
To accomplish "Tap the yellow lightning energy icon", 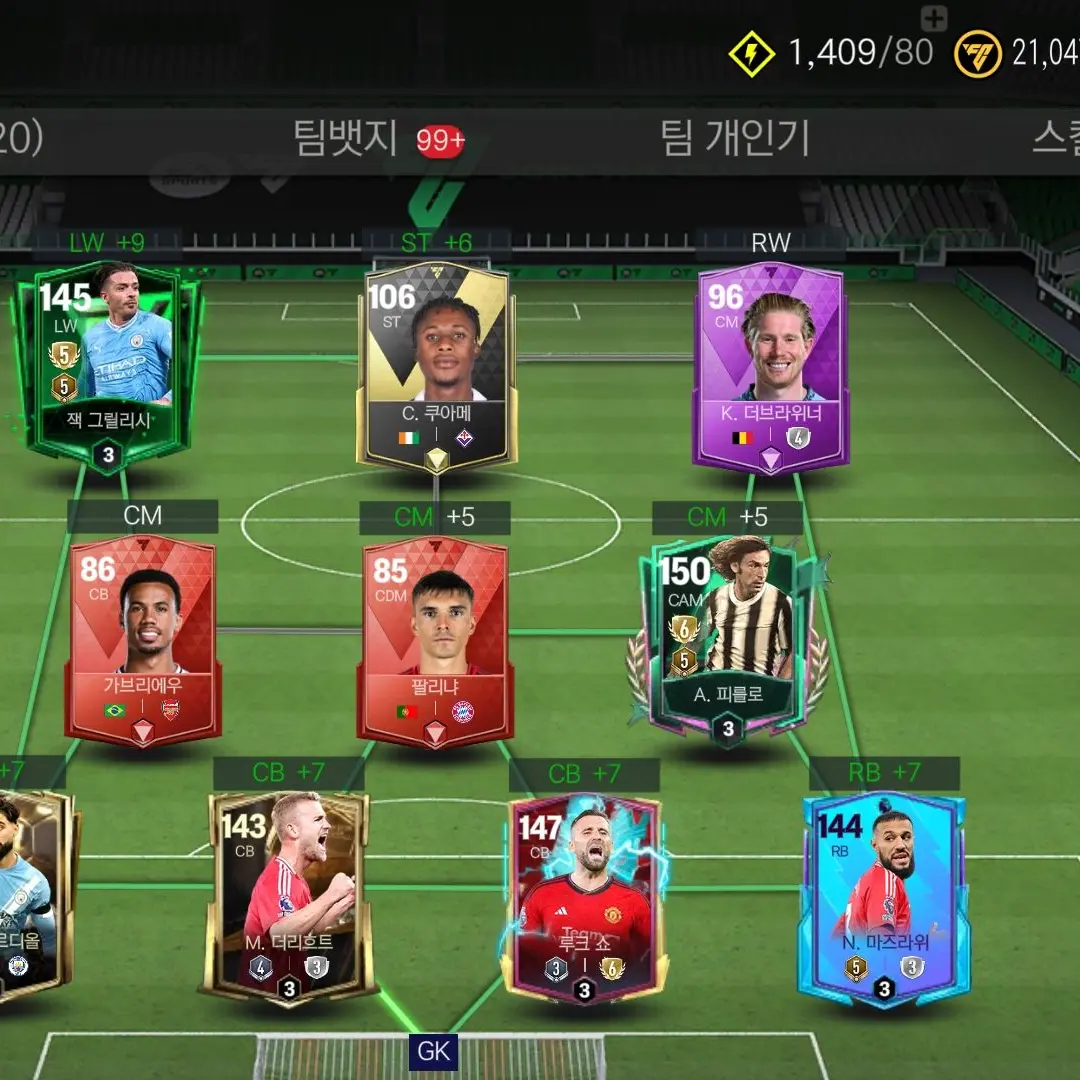I will 751,52.
